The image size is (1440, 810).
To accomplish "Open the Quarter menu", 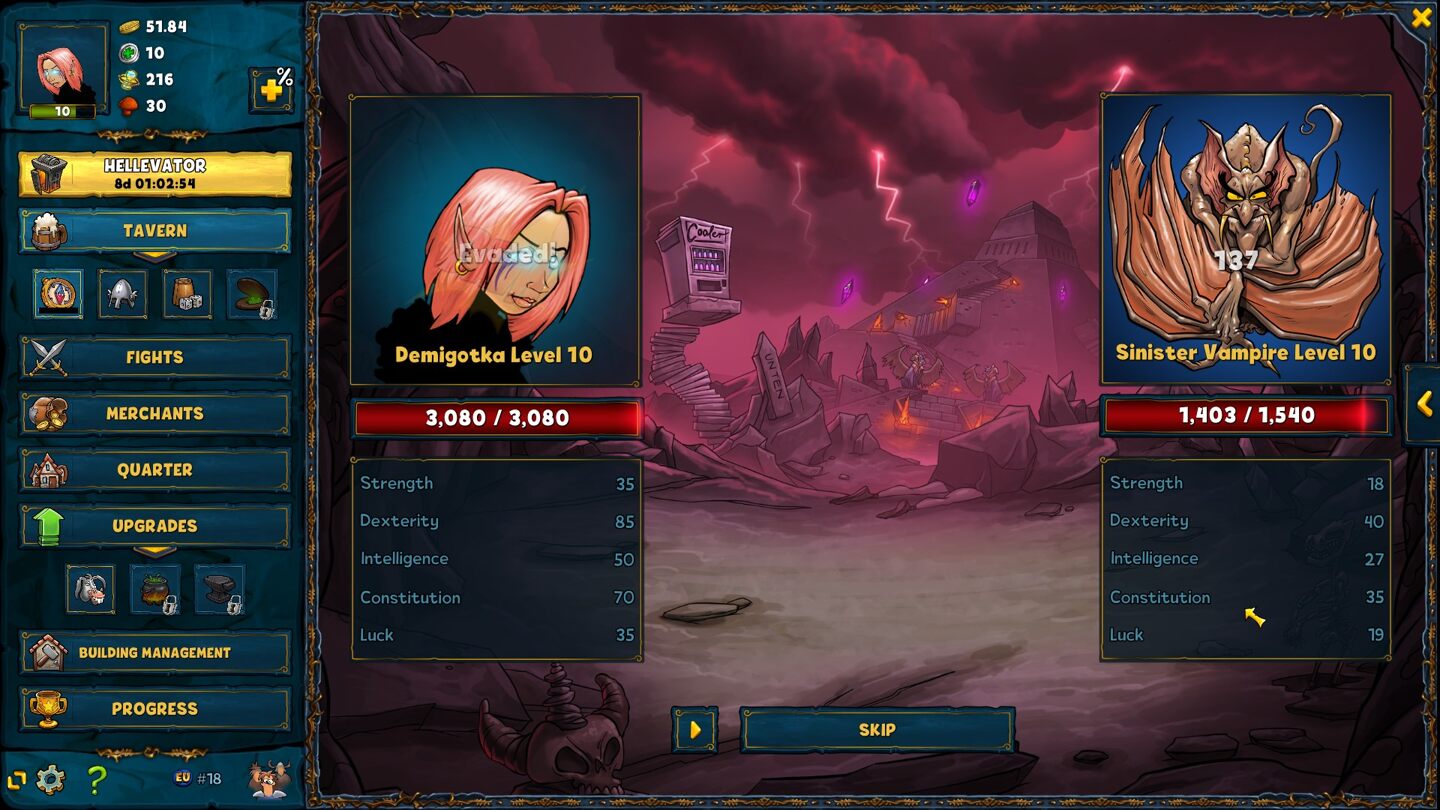I will pos(155,469).
